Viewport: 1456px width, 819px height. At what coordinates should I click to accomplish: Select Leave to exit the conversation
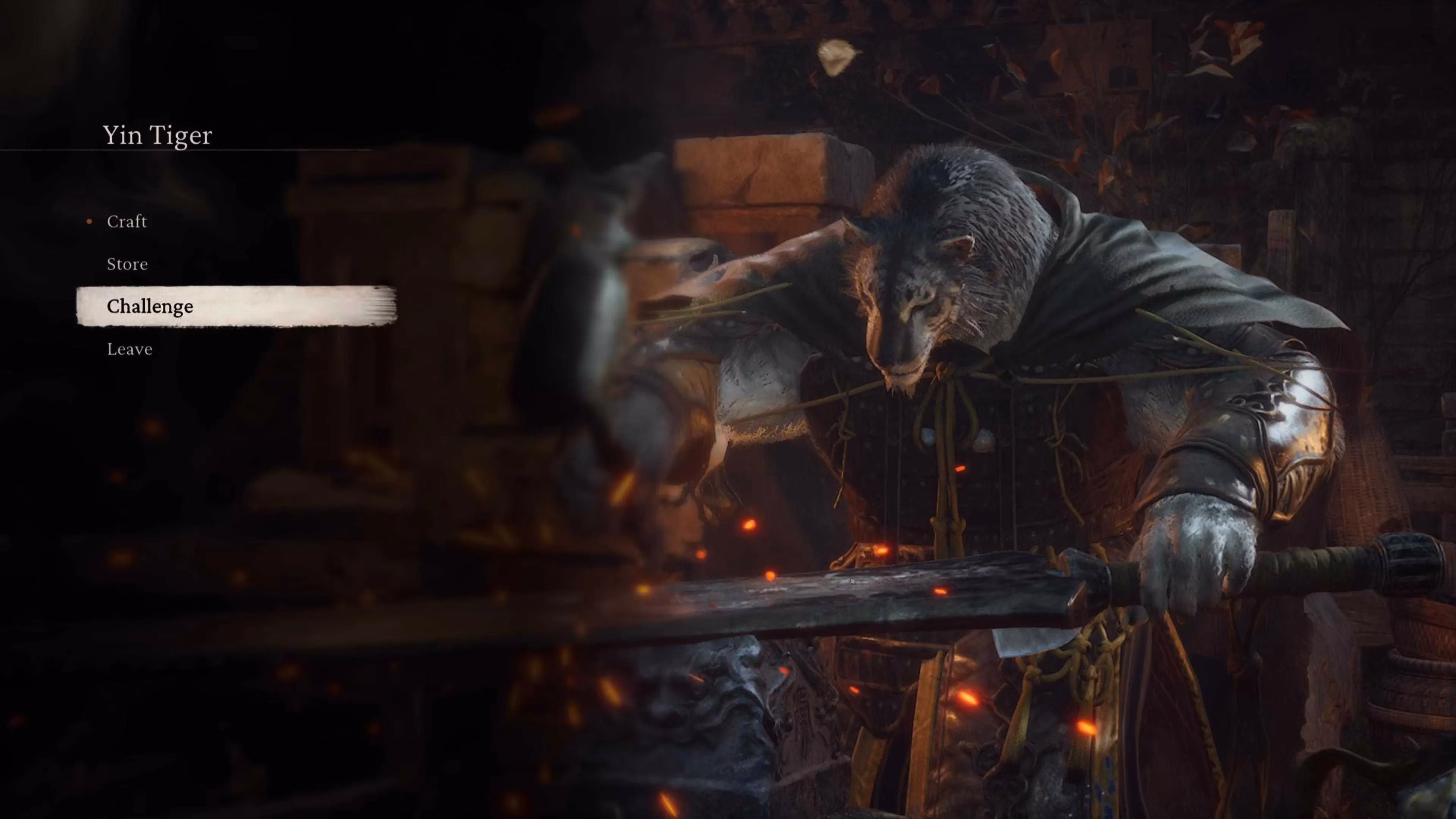coord(129,349)
